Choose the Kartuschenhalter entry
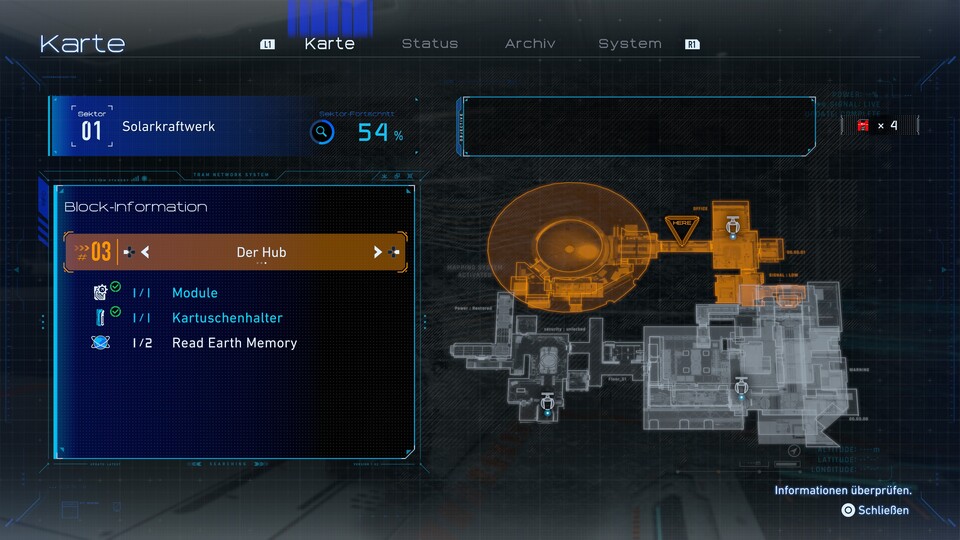 tap(227, 318)
